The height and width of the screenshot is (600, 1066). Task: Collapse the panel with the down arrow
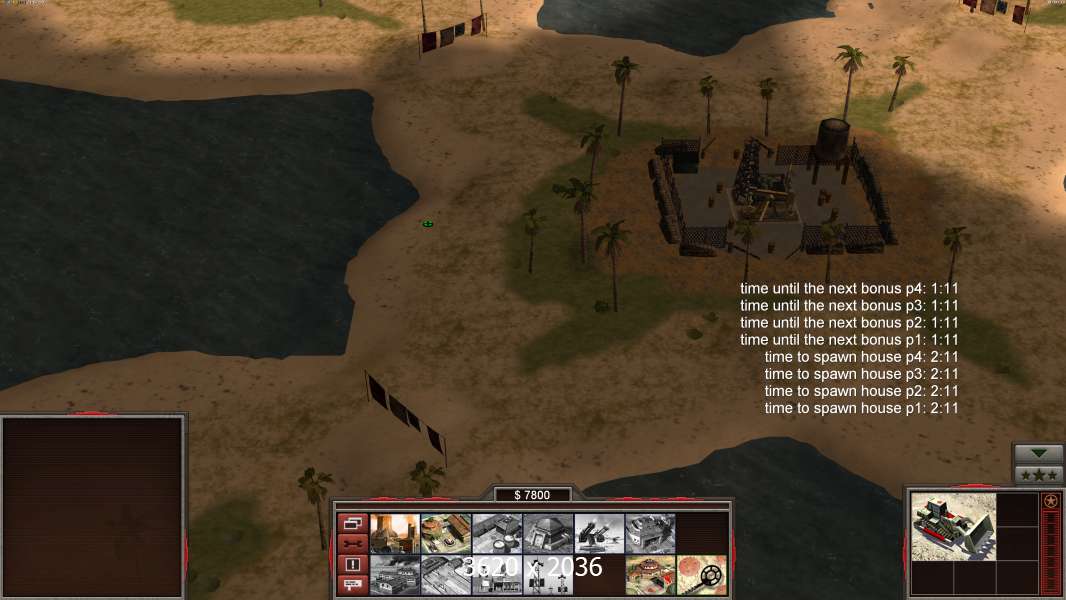[x=1038, y=454]
